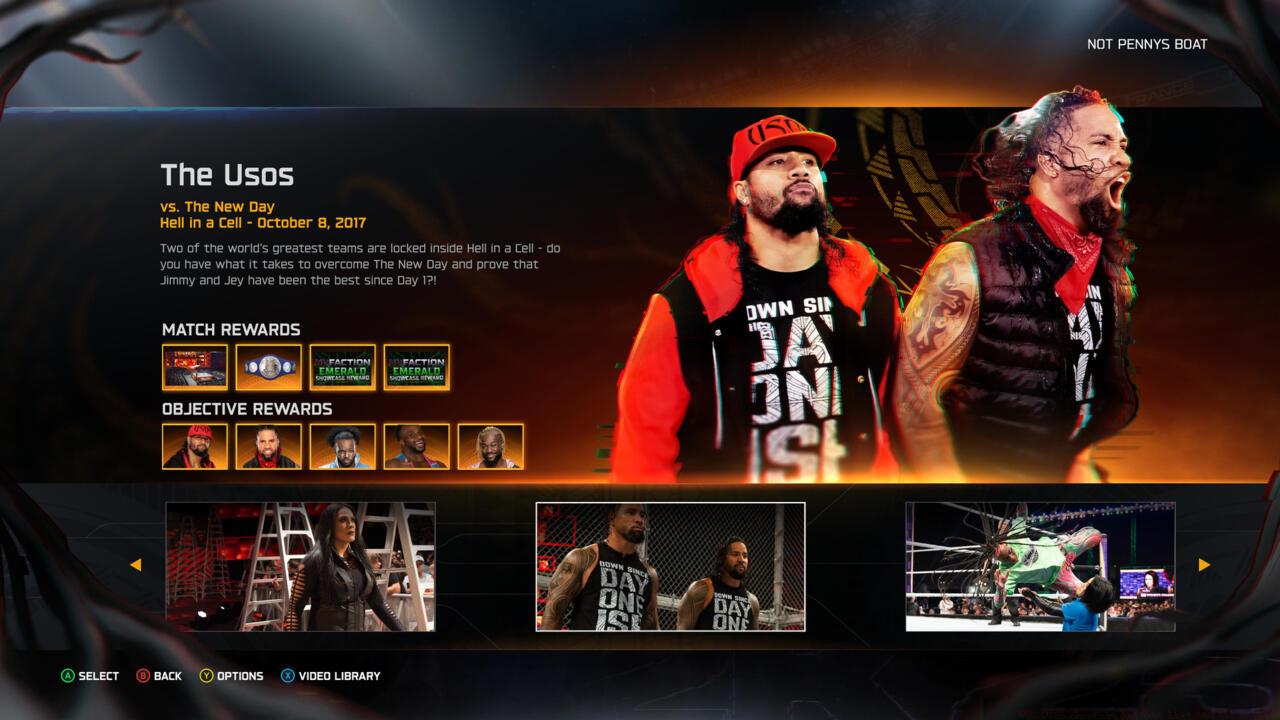Click The Usos match title heading
Screen dimensions: 1280x720
(227, 175)
